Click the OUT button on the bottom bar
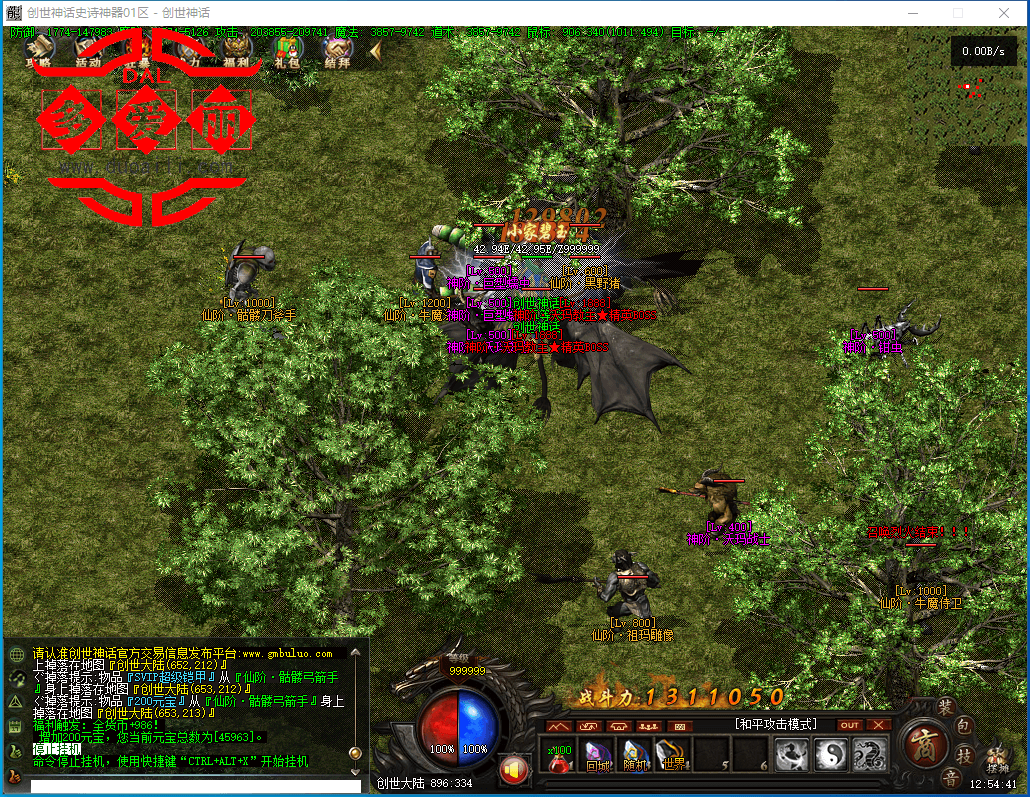The width and height of the screenshot is (1030, 797). tap(849, 725)
